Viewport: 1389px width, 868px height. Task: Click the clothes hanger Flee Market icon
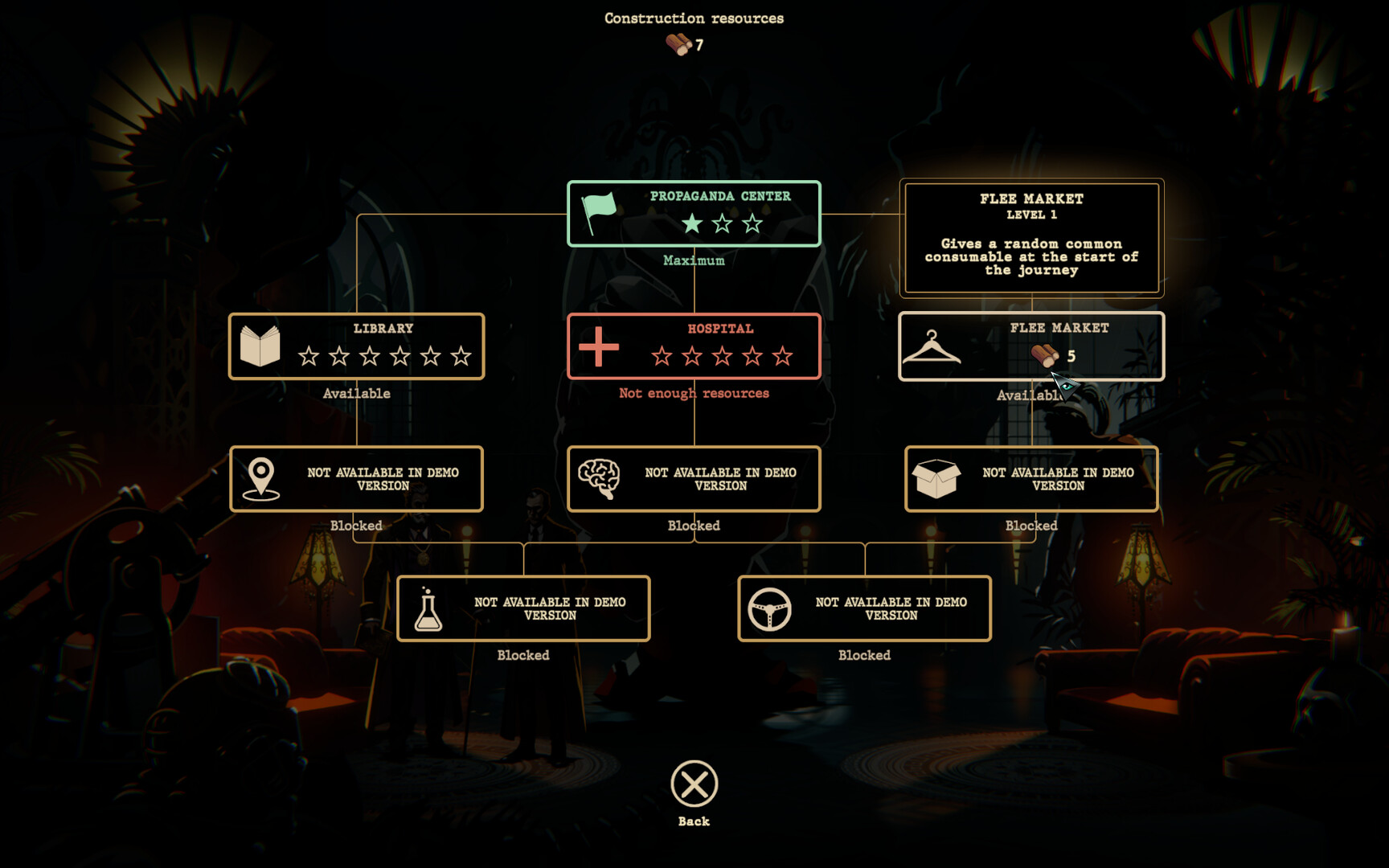932,346
